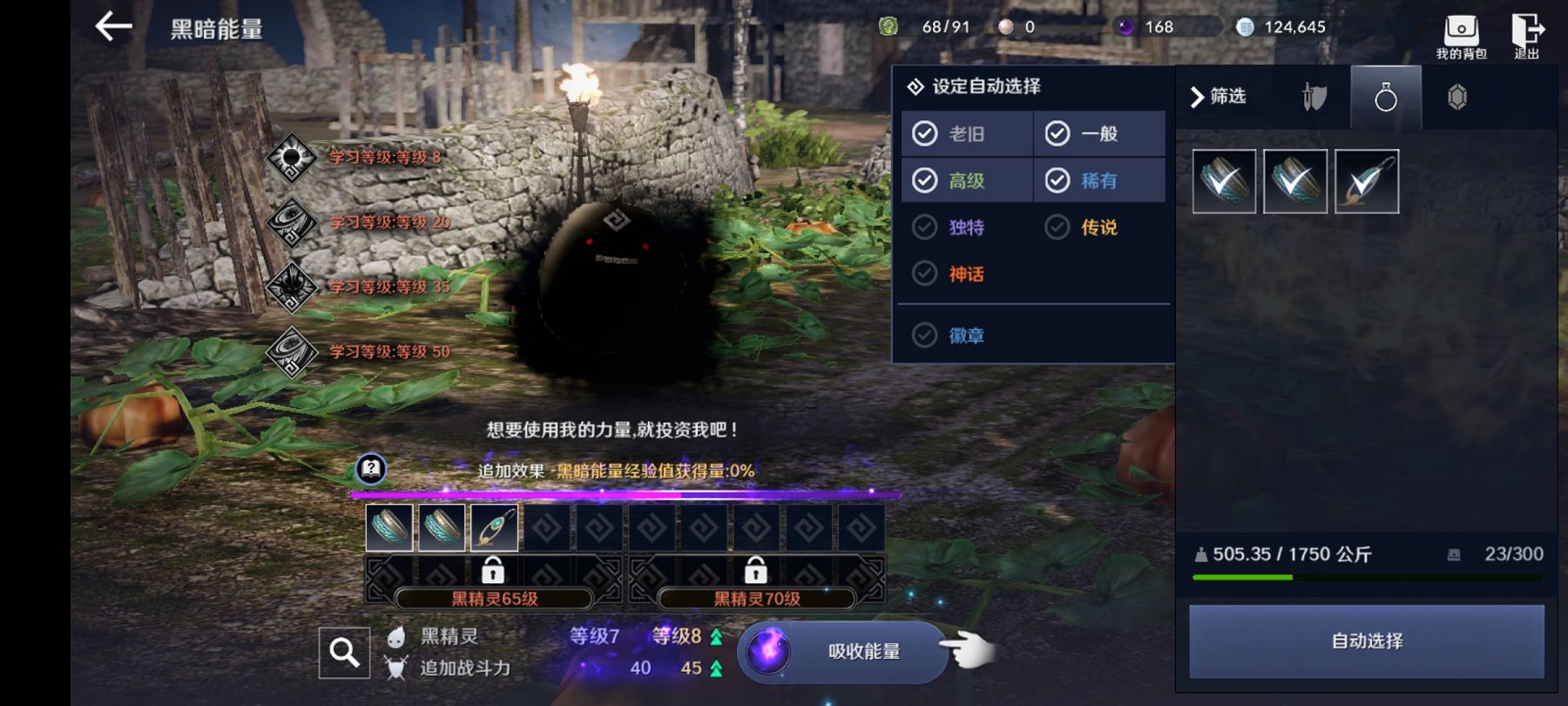Uncheck the 高级 grade option
The width and height of the screenshot is (1568, 706).
click(x=925, y=180)
